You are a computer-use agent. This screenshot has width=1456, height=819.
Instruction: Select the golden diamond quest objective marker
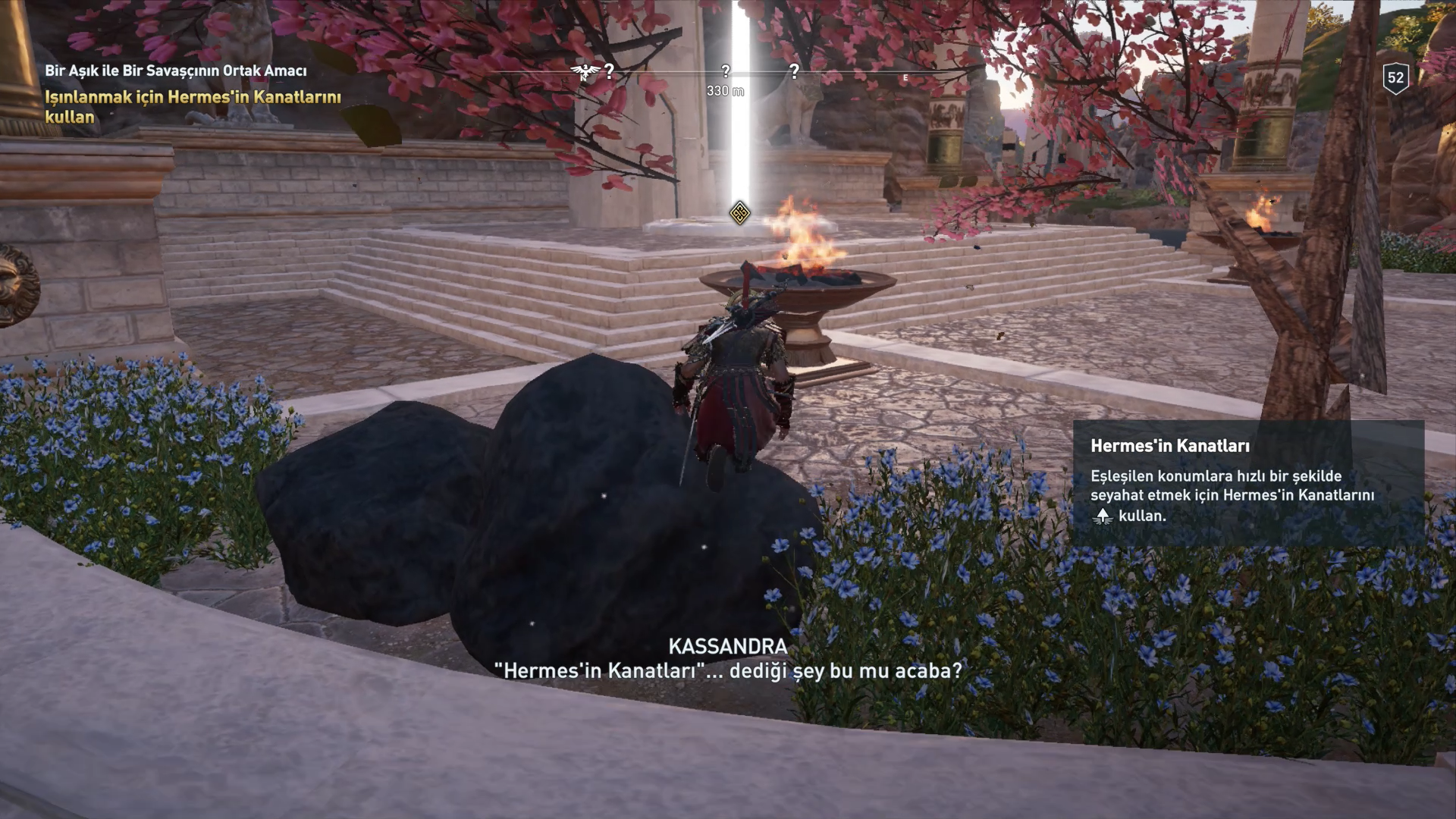[x=739, y=212]
